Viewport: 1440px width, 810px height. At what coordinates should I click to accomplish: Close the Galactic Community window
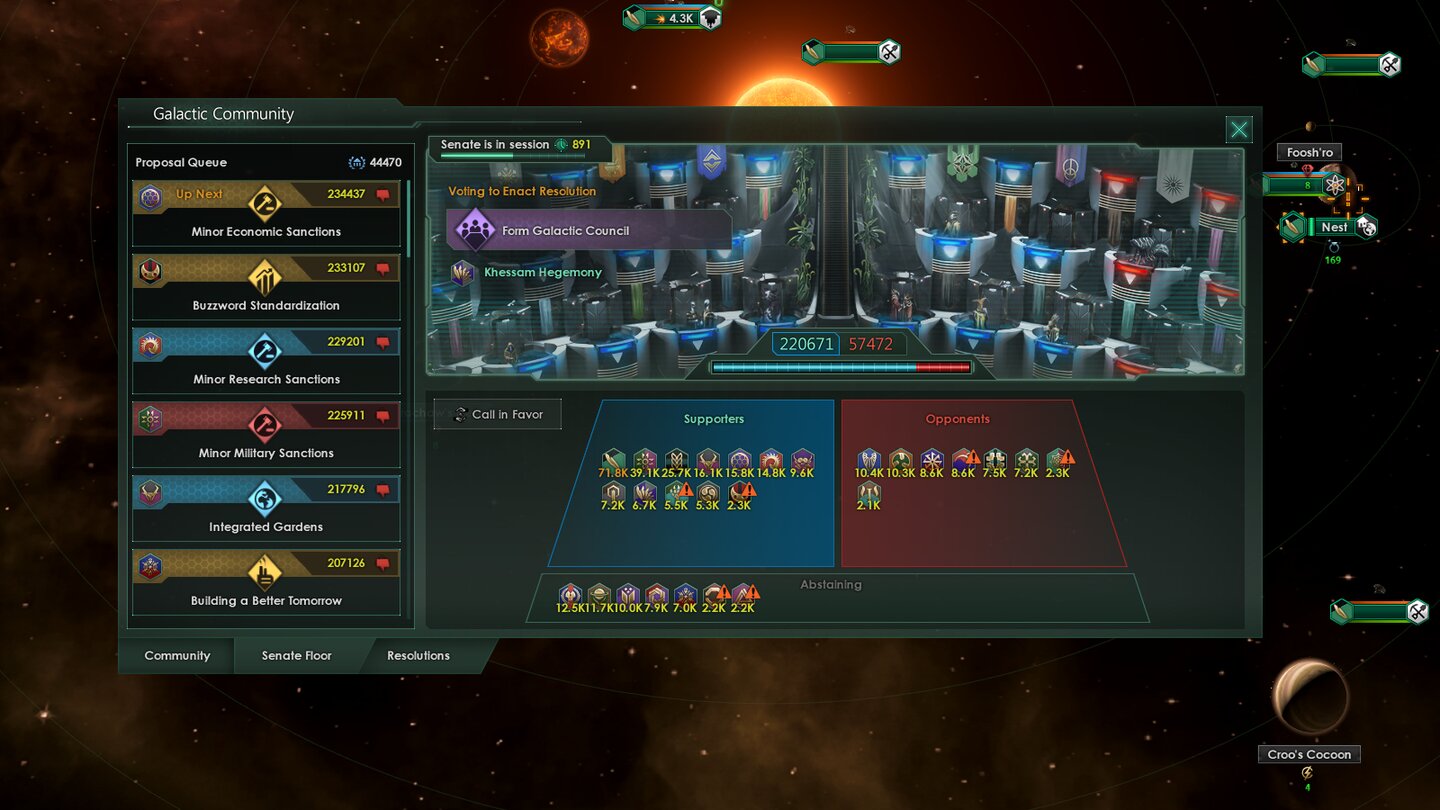1239,129
